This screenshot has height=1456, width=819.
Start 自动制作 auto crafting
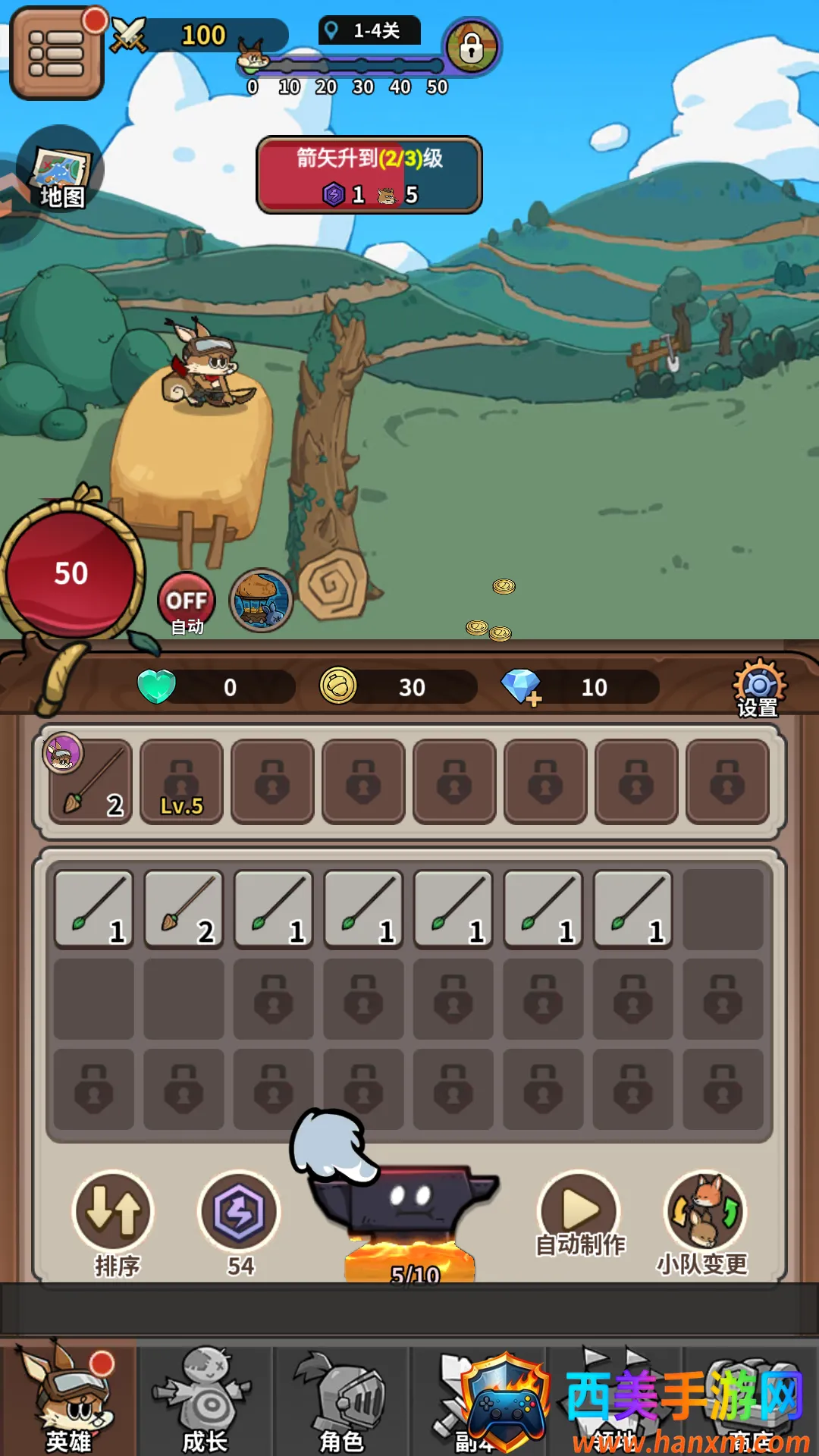click(x=579, y=1212)
